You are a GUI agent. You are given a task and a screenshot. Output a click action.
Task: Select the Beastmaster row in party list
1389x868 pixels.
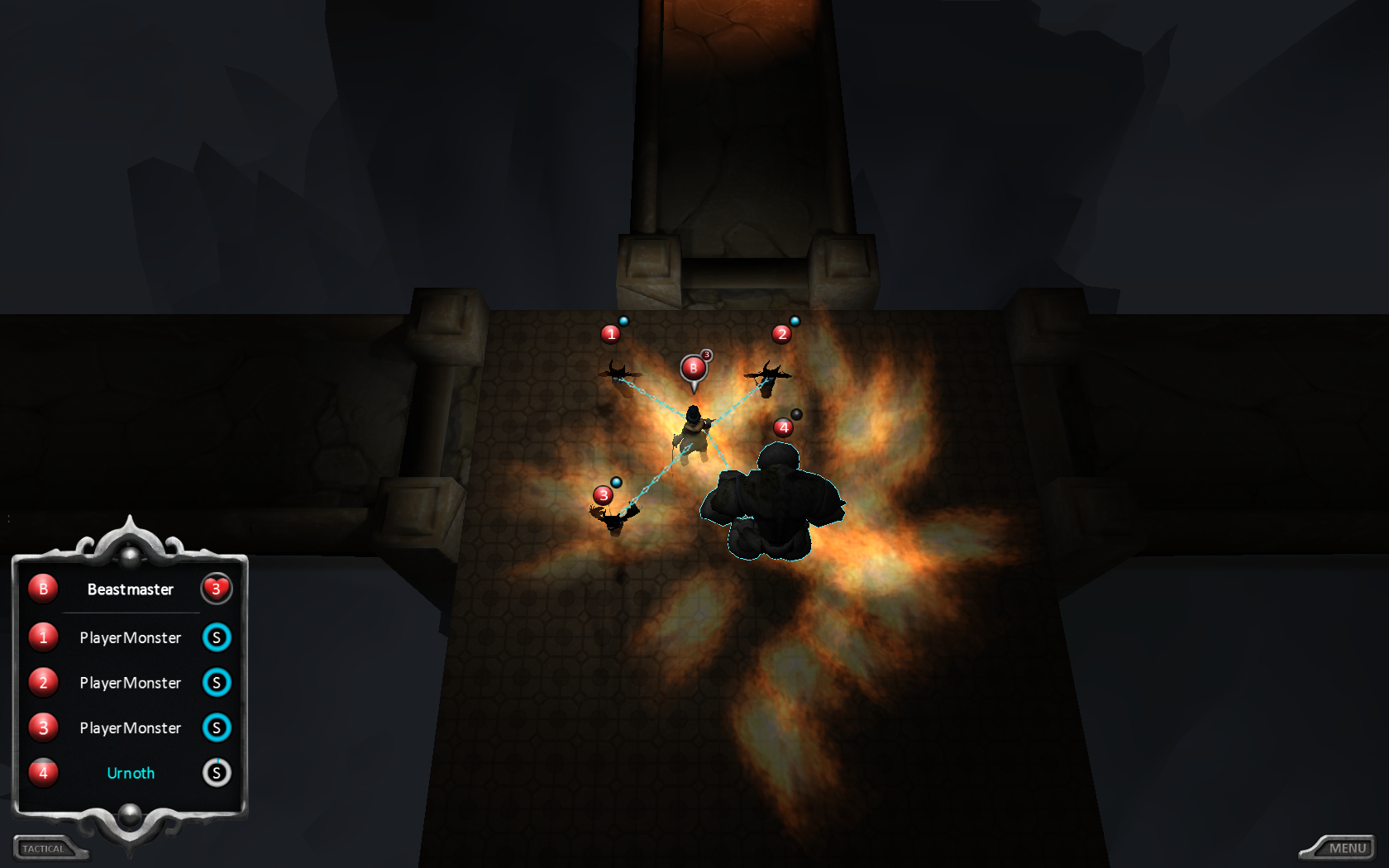point(131,589)
